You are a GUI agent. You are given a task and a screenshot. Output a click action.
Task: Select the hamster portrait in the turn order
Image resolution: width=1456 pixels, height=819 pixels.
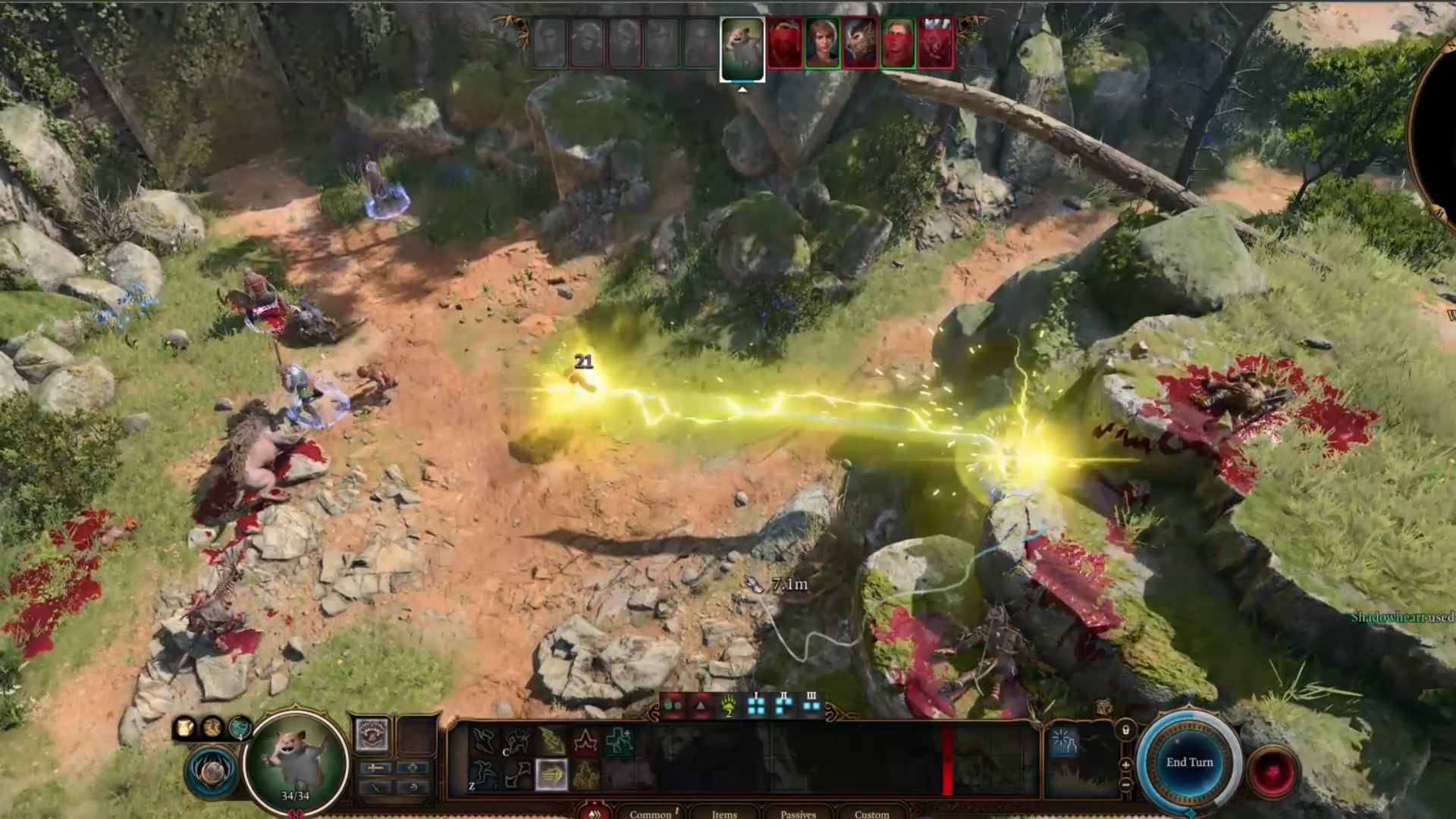[x=742, y=49]
